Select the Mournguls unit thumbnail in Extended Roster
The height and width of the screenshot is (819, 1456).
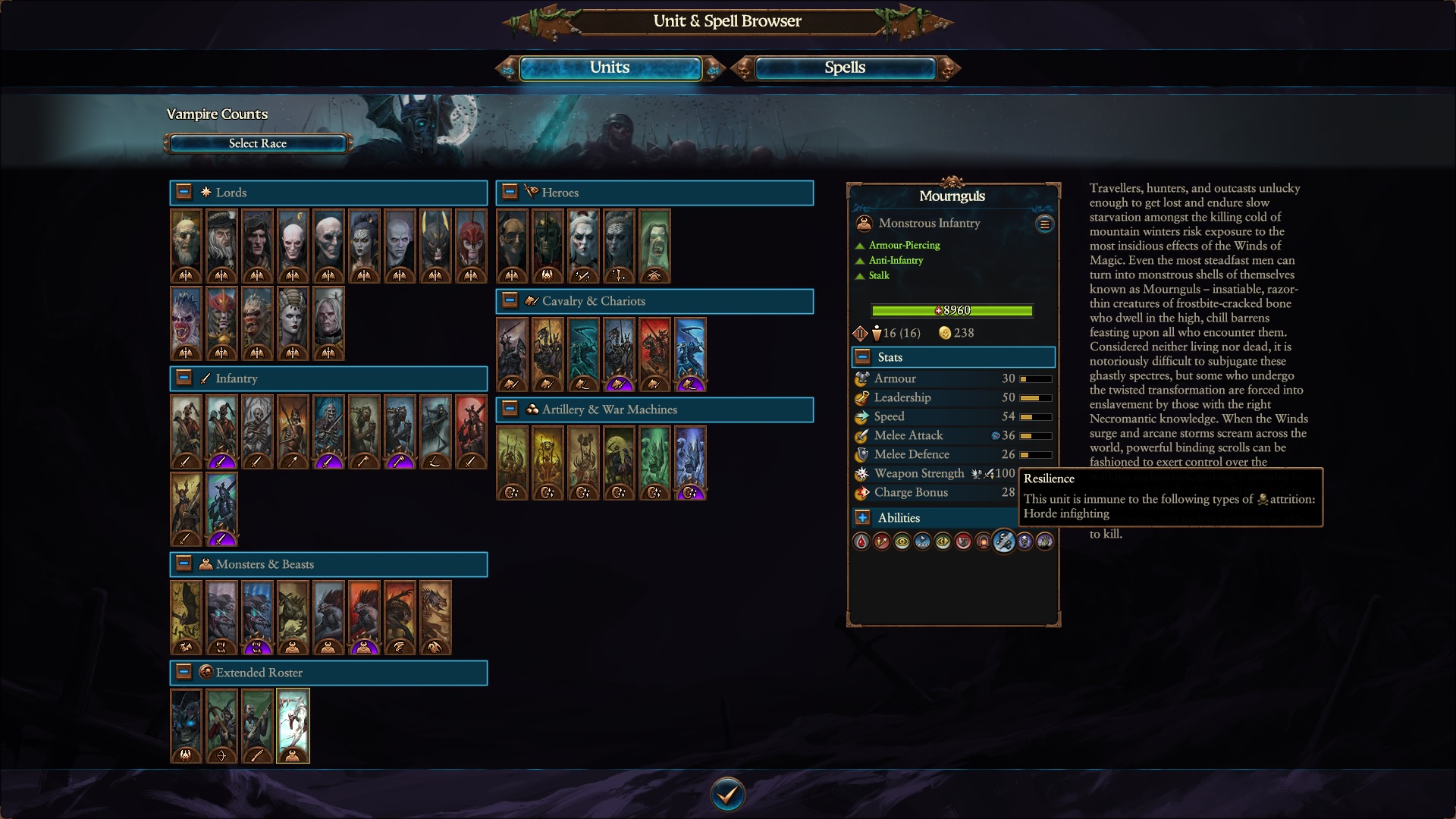[x=293, y=725]
